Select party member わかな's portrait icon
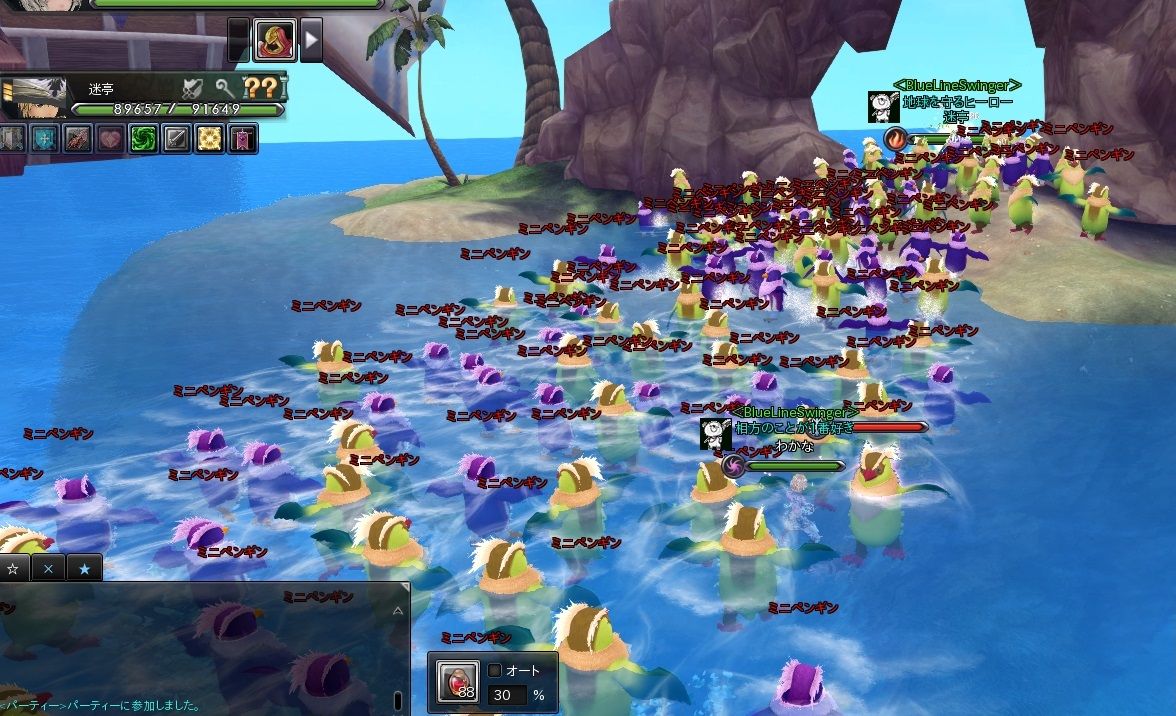Viewport: 1176px width, 716px height. tap(715, 434)
